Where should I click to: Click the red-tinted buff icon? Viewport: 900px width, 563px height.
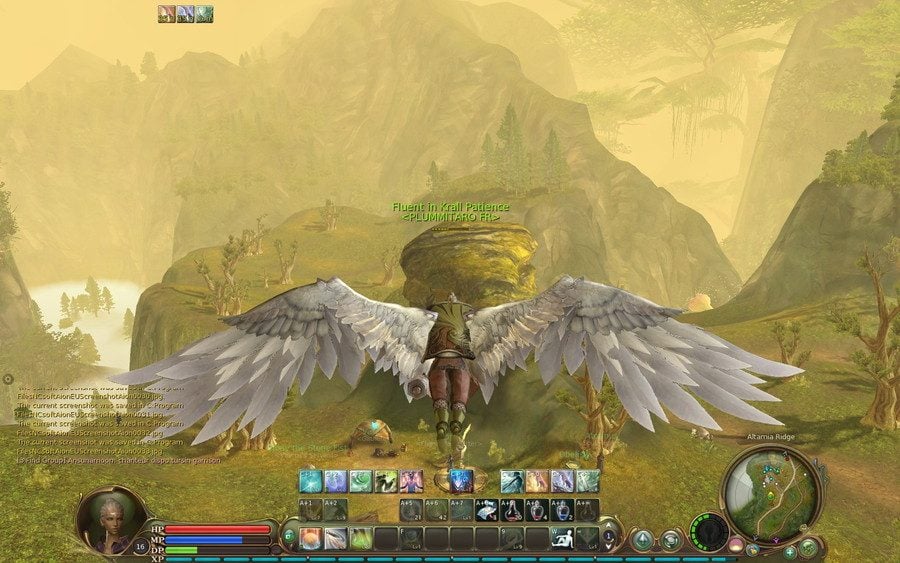(x=166, y=13)
